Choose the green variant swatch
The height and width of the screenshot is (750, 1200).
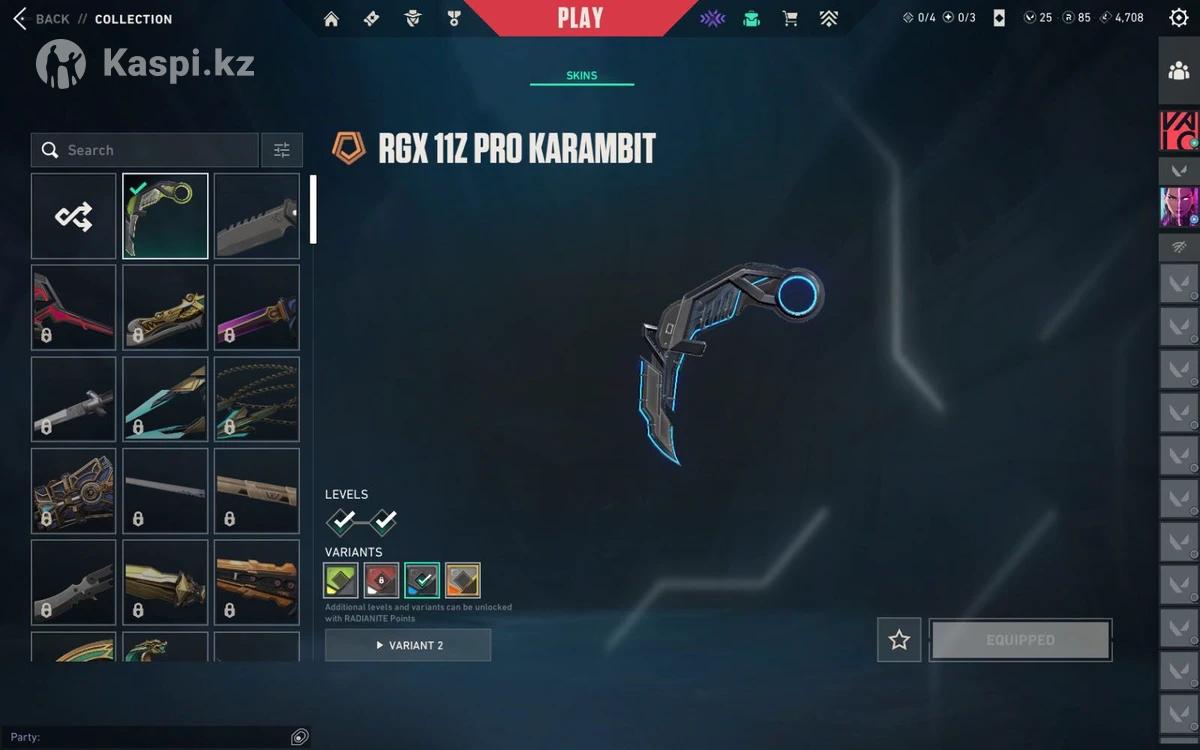(x=341, y=580)
